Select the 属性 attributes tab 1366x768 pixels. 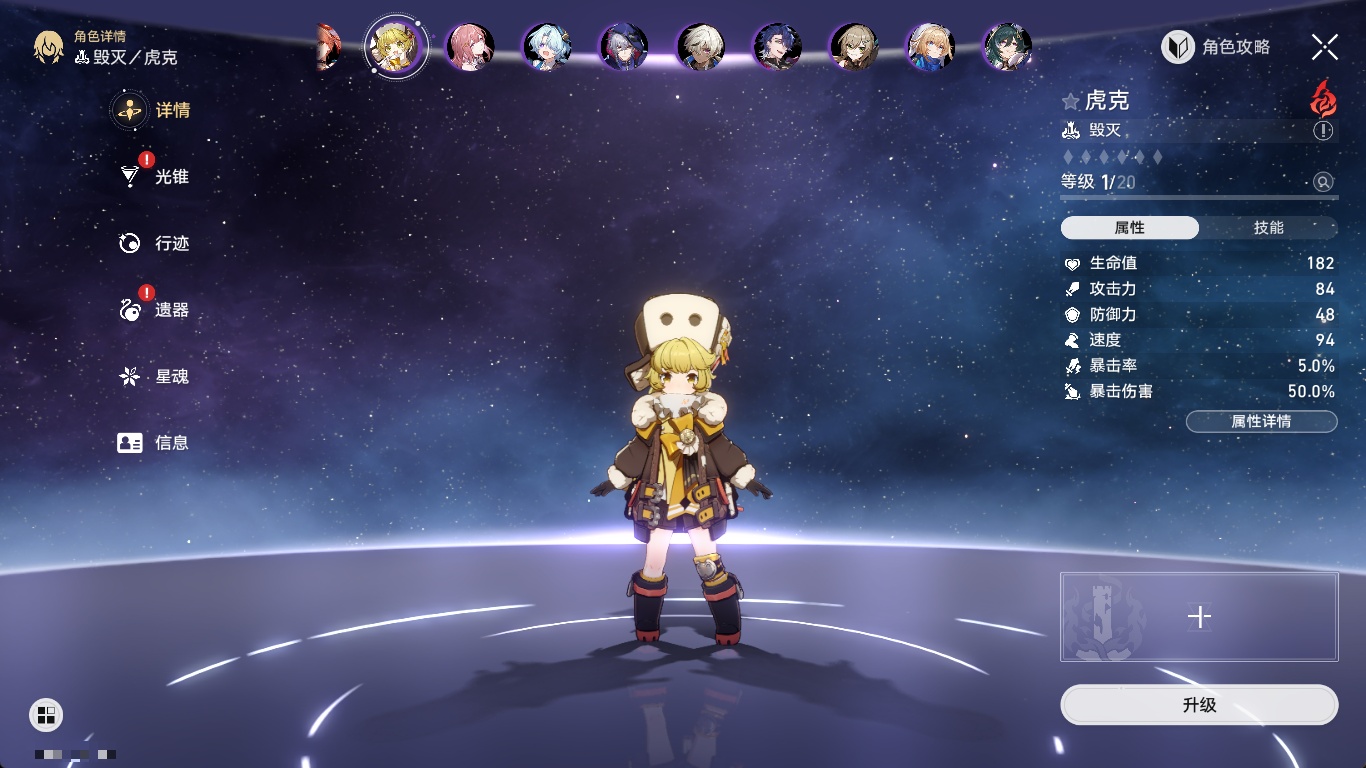(x=1130, y=228)
